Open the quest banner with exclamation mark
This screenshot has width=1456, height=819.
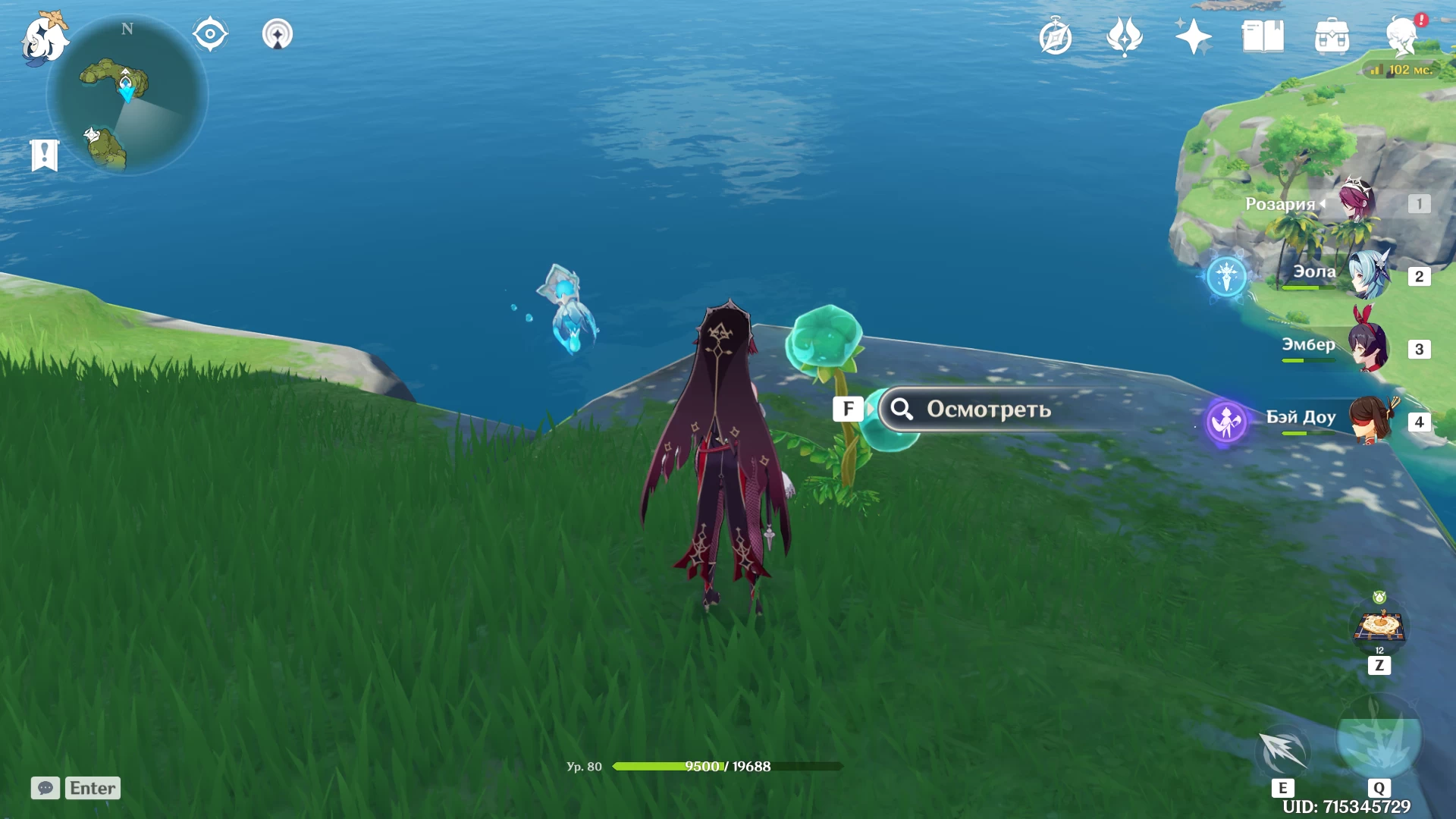coord(45,155)
